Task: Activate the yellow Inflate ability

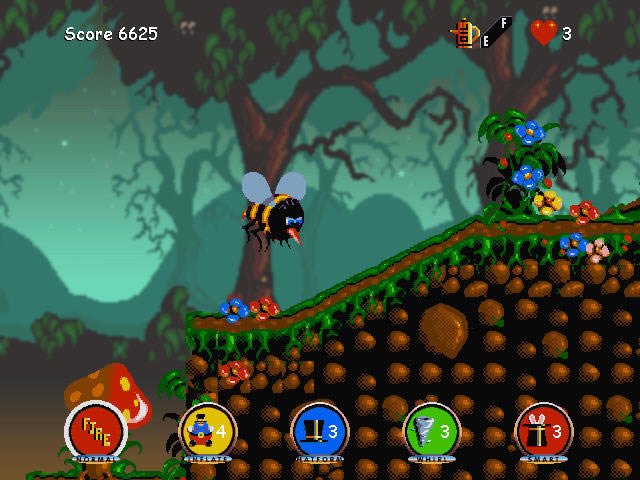Action: [x=208, y=431]
